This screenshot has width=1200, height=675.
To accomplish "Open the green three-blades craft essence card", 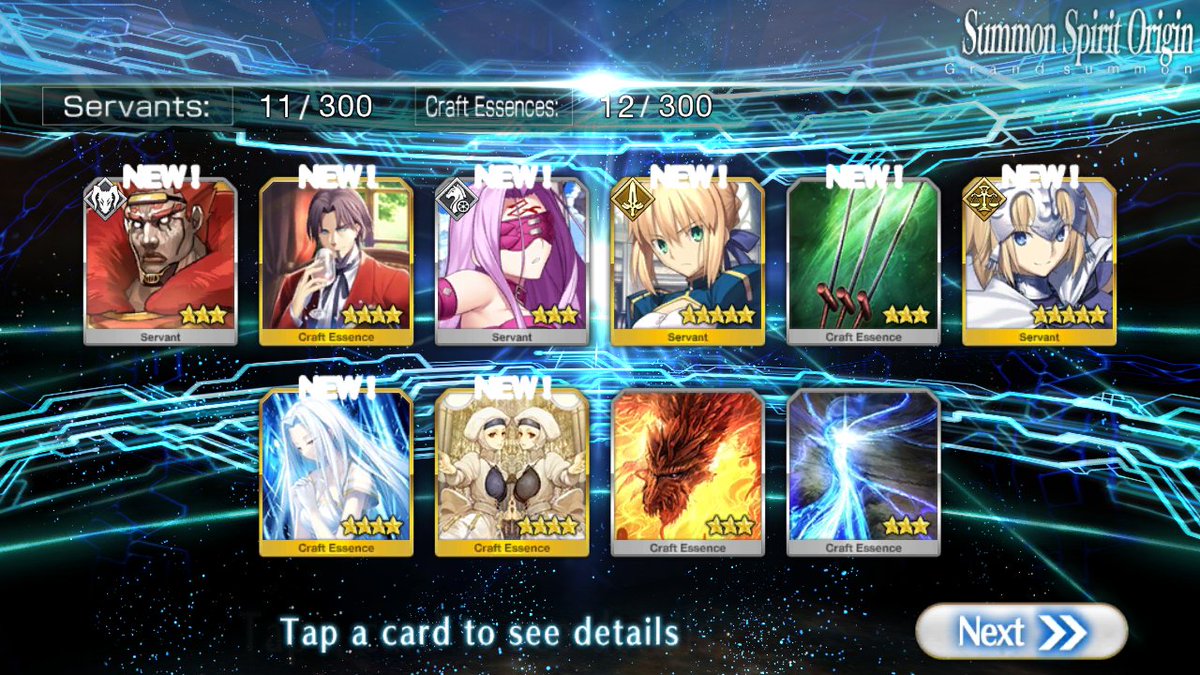I will (x=864, y=260).
